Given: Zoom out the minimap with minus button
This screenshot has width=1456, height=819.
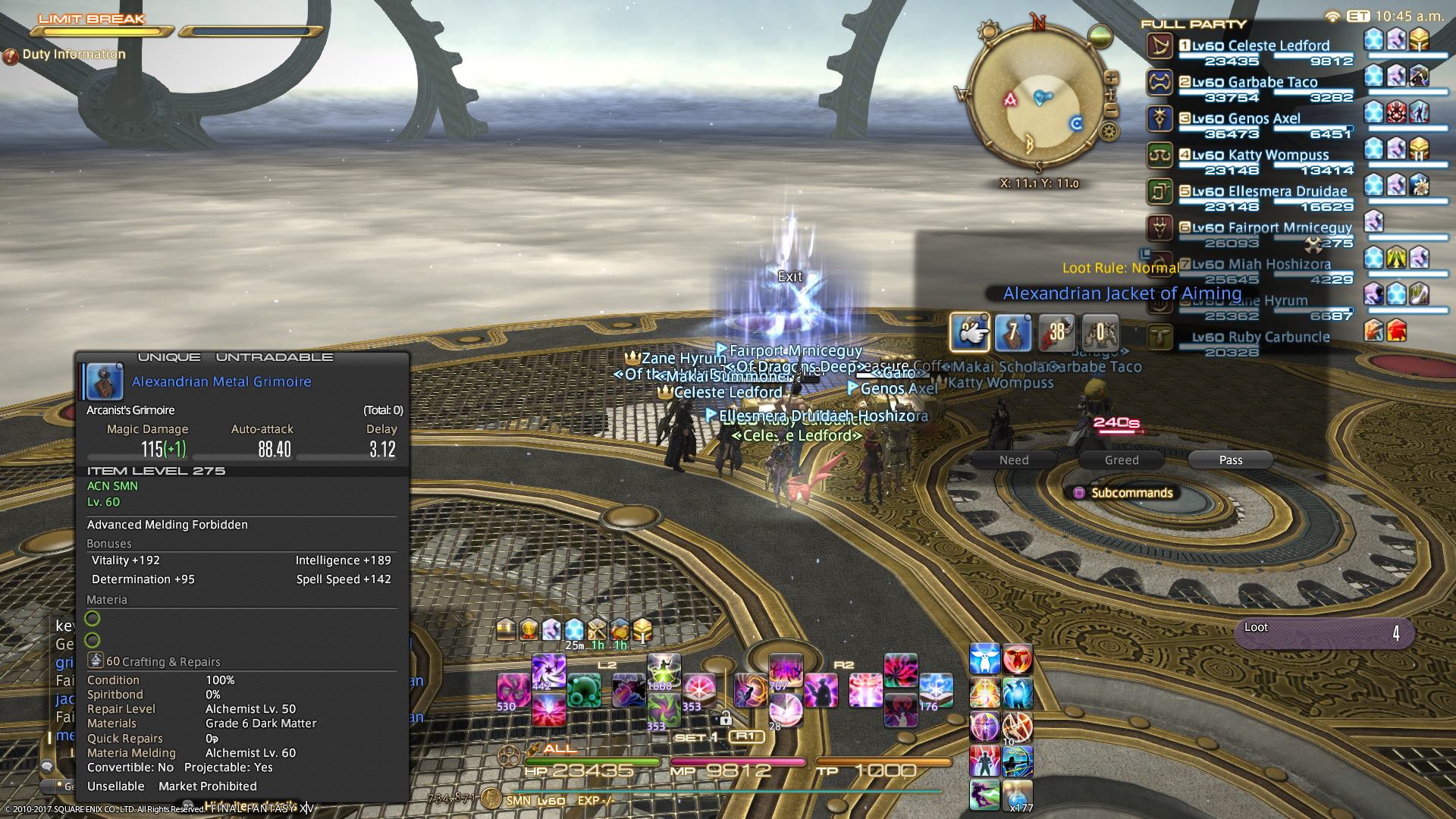Looking at the screenshot, I should click(1111, 111).
